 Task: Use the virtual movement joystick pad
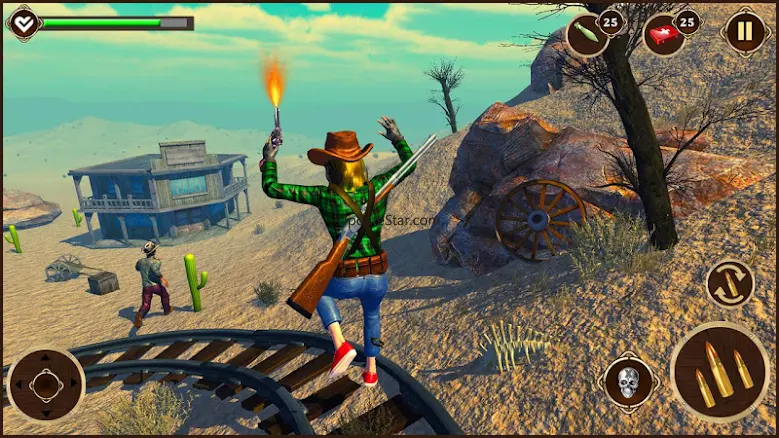pos(46,385)
